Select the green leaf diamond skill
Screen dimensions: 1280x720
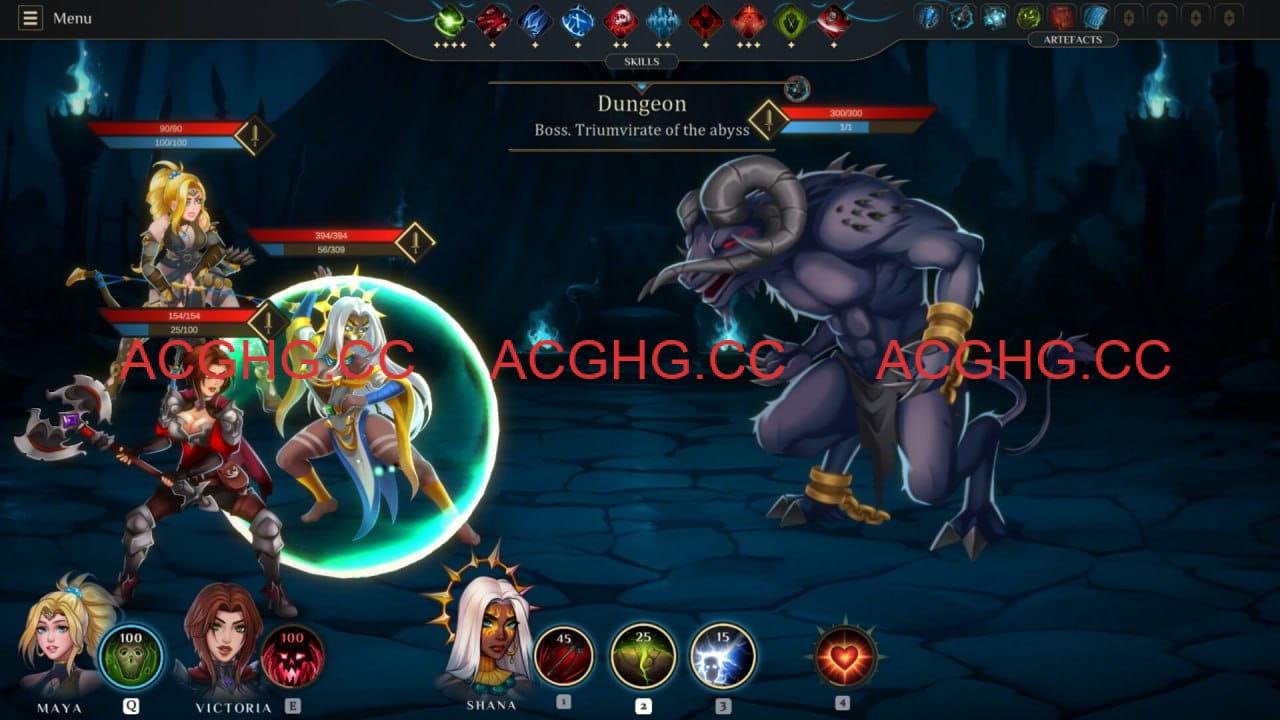791,20
